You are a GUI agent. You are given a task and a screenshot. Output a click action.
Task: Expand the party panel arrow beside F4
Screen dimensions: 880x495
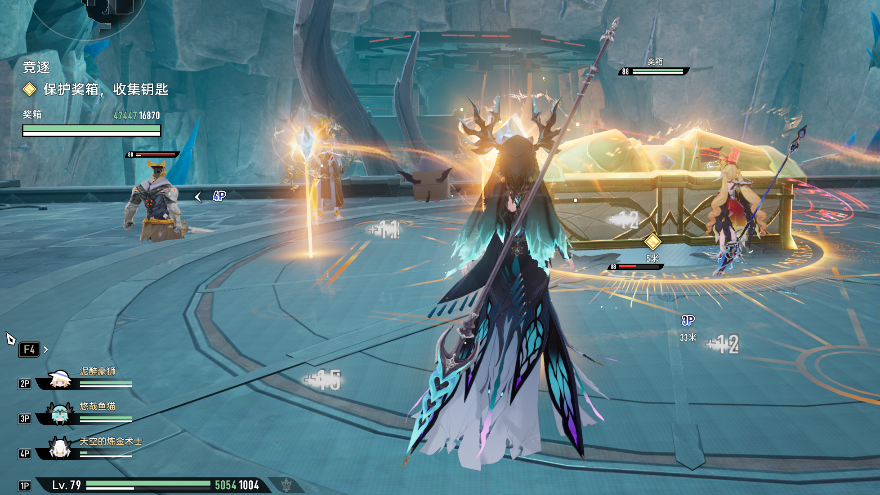click(x=46, y=350)
